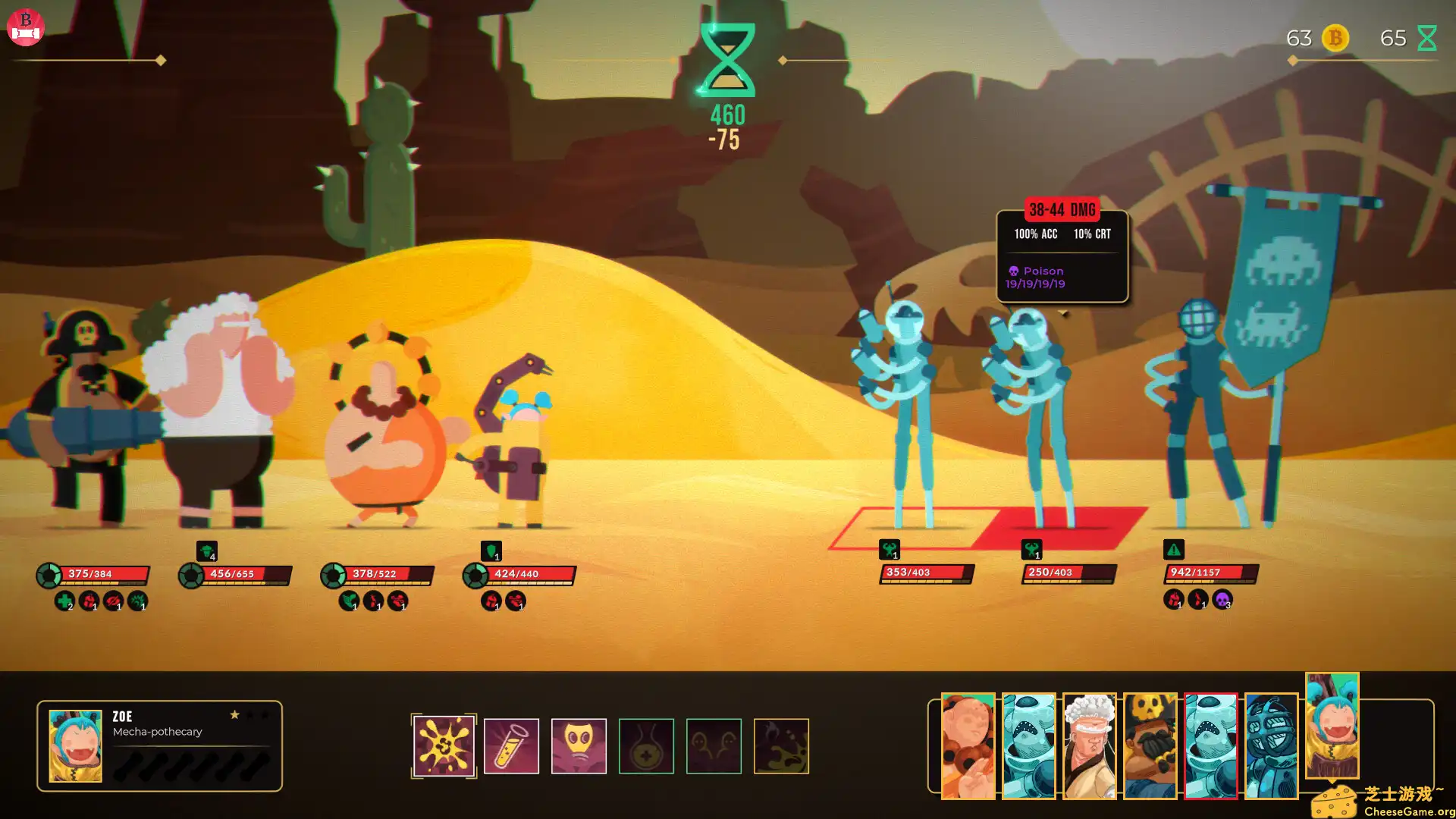Click the red-bordered alien turn order portrait
Viewport: 1456px width, 819px height.
click(x=1210, y=746)
